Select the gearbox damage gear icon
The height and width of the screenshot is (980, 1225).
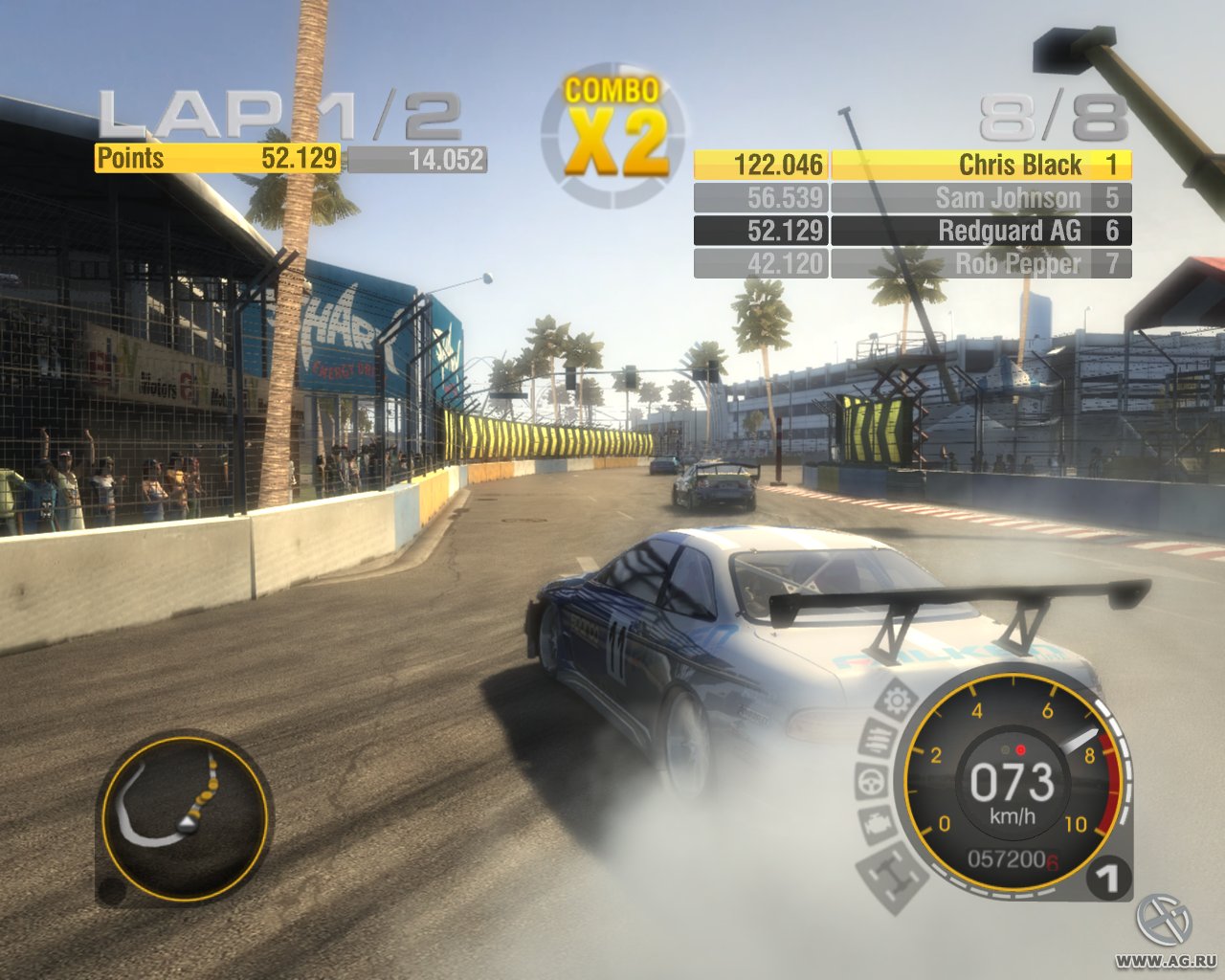(897, 701)
